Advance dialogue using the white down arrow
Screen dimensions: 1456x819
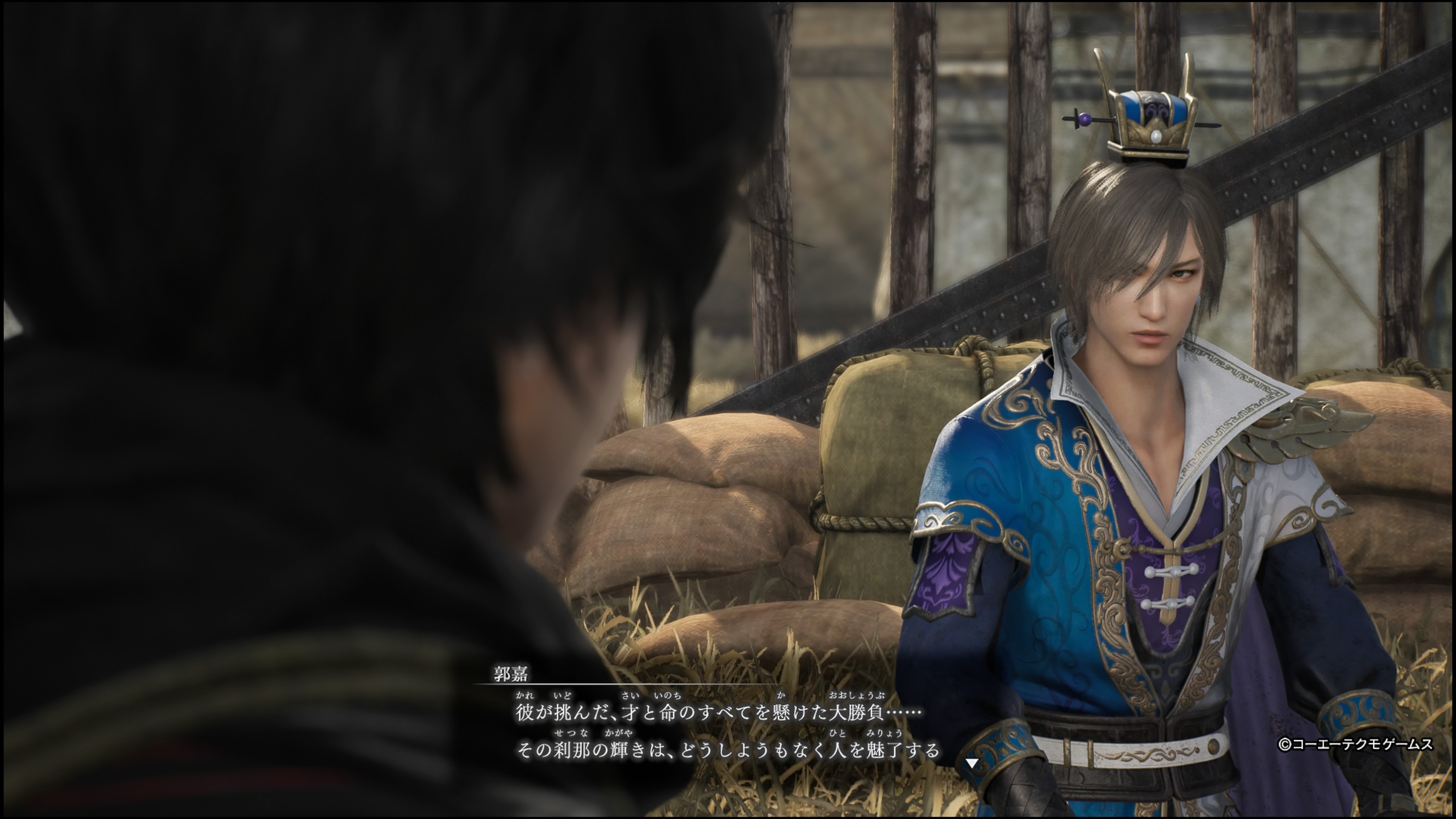coord(971,763)
